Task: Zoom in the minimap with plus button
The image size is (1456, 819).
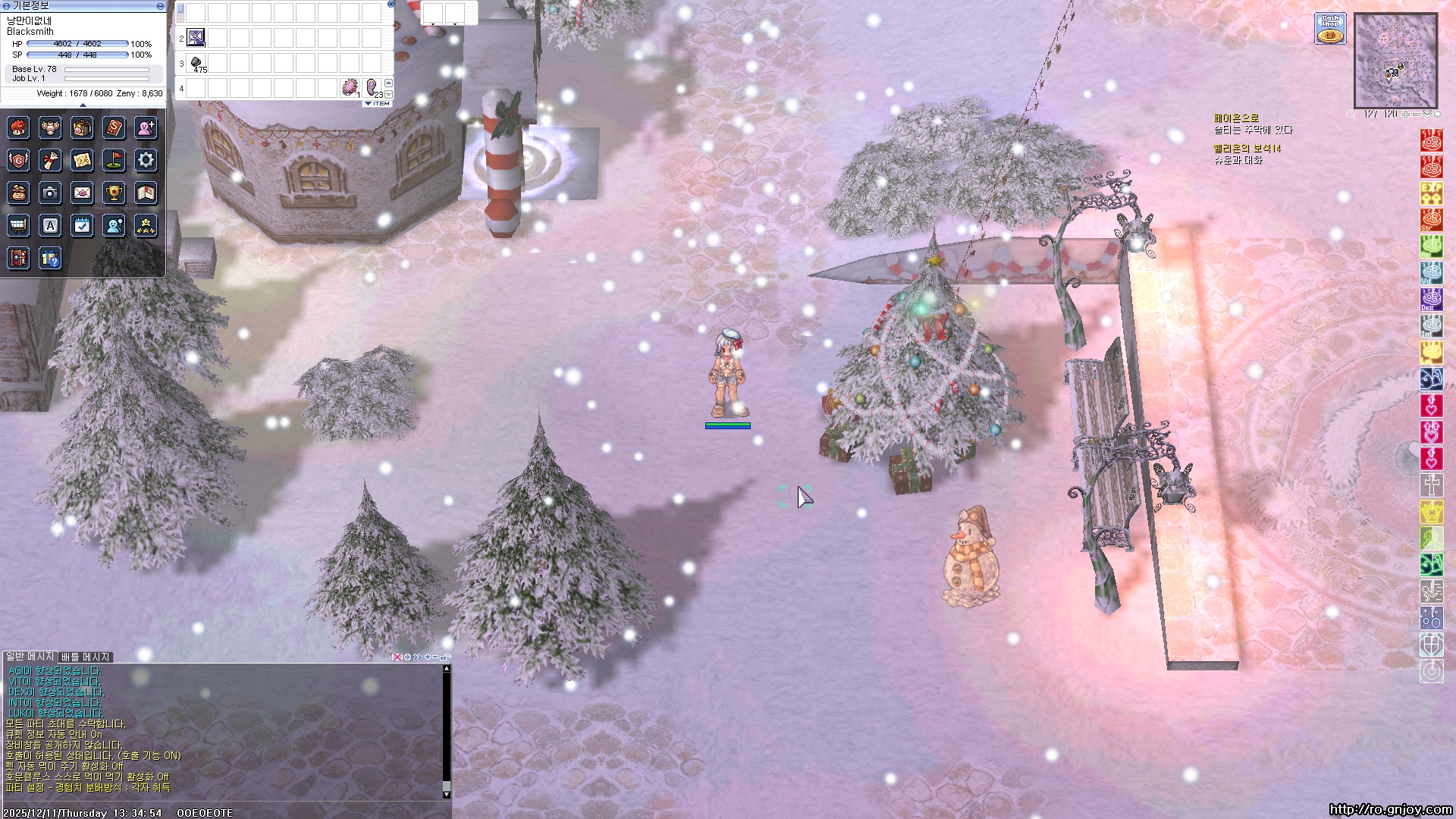Action: [1406, 115]
